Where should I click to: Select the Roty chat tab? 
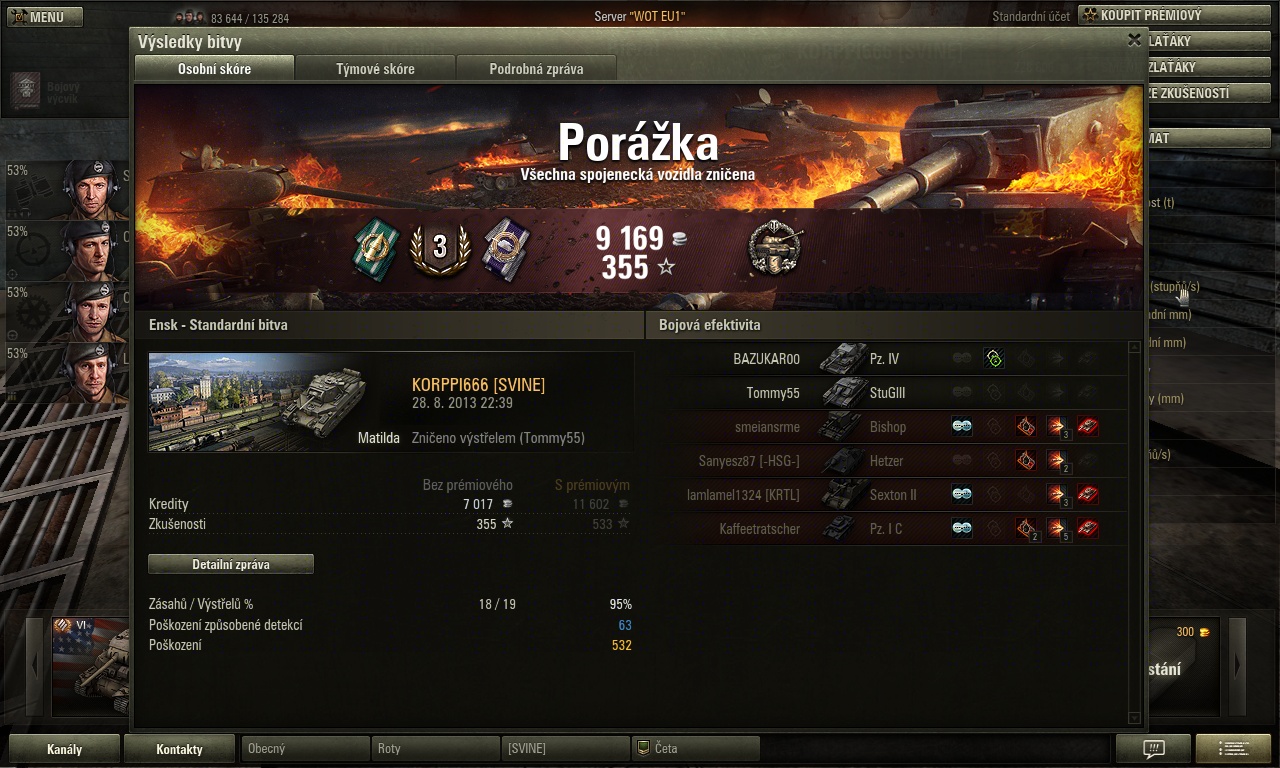(435, 748)
